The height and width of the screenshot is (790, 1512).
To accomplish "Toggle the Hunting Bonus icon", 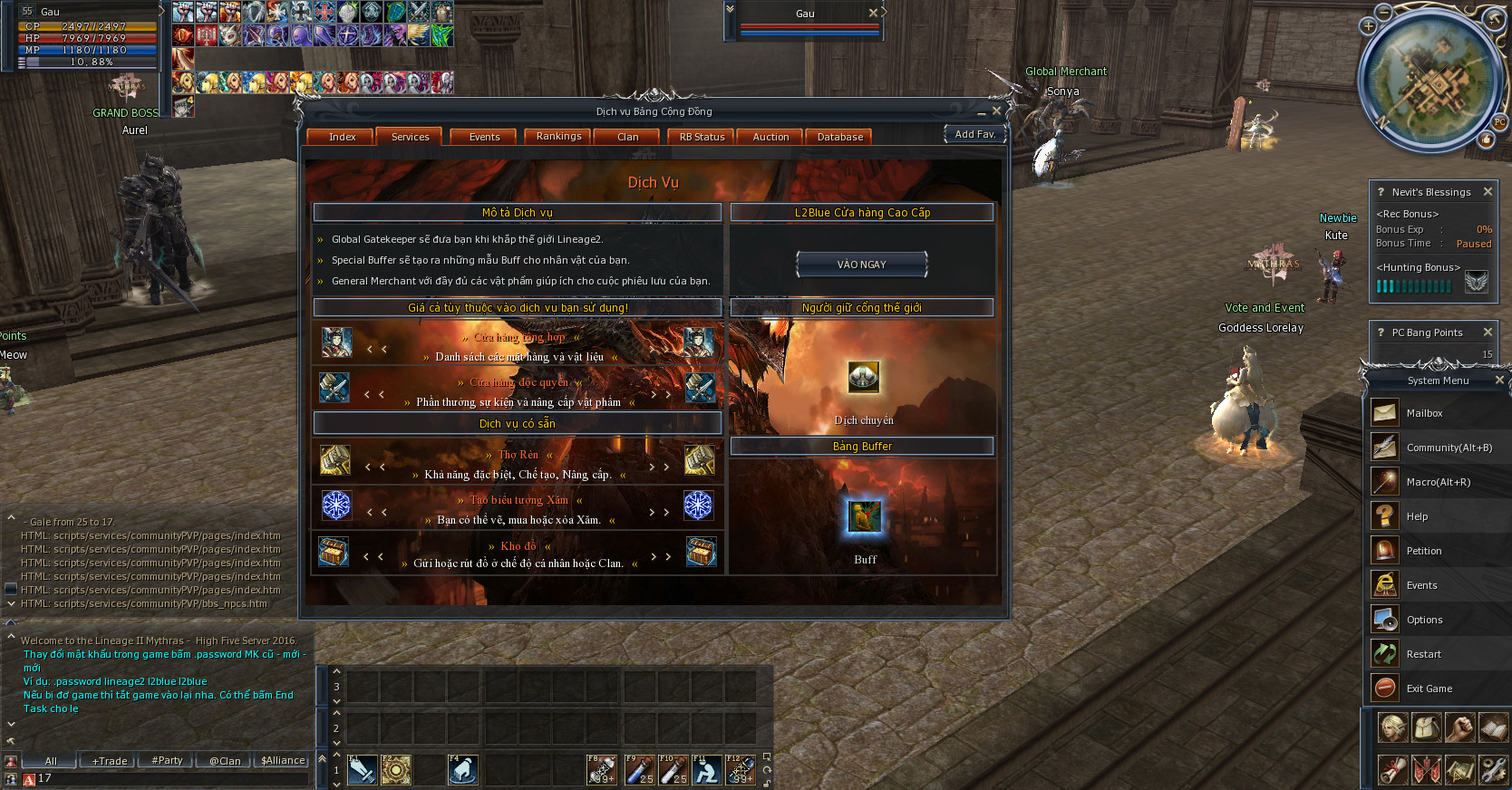I will click(x=1477, y=282).
